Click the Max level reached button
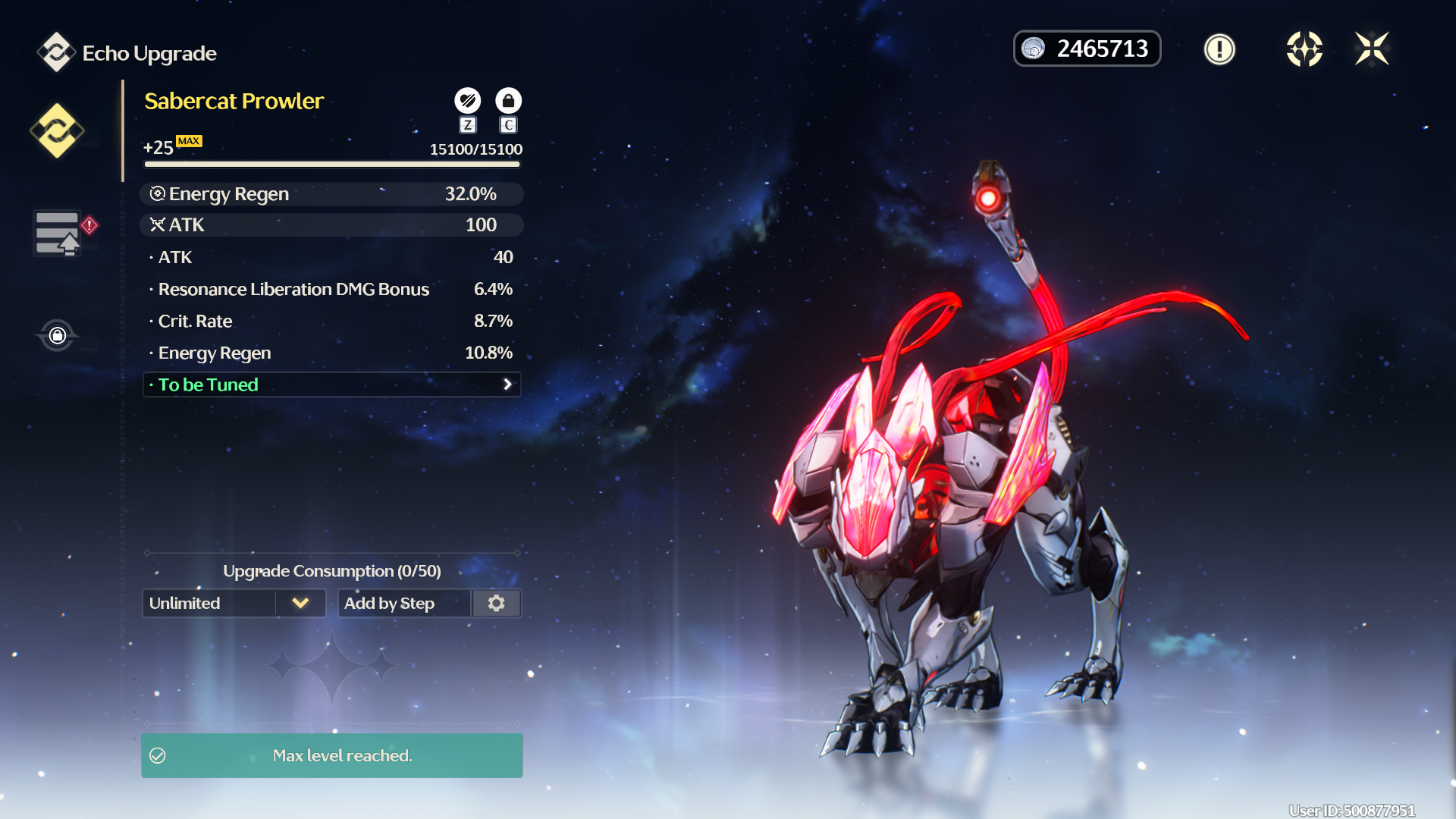This screenshot has width=1456, height=819. tap(331, 755)
